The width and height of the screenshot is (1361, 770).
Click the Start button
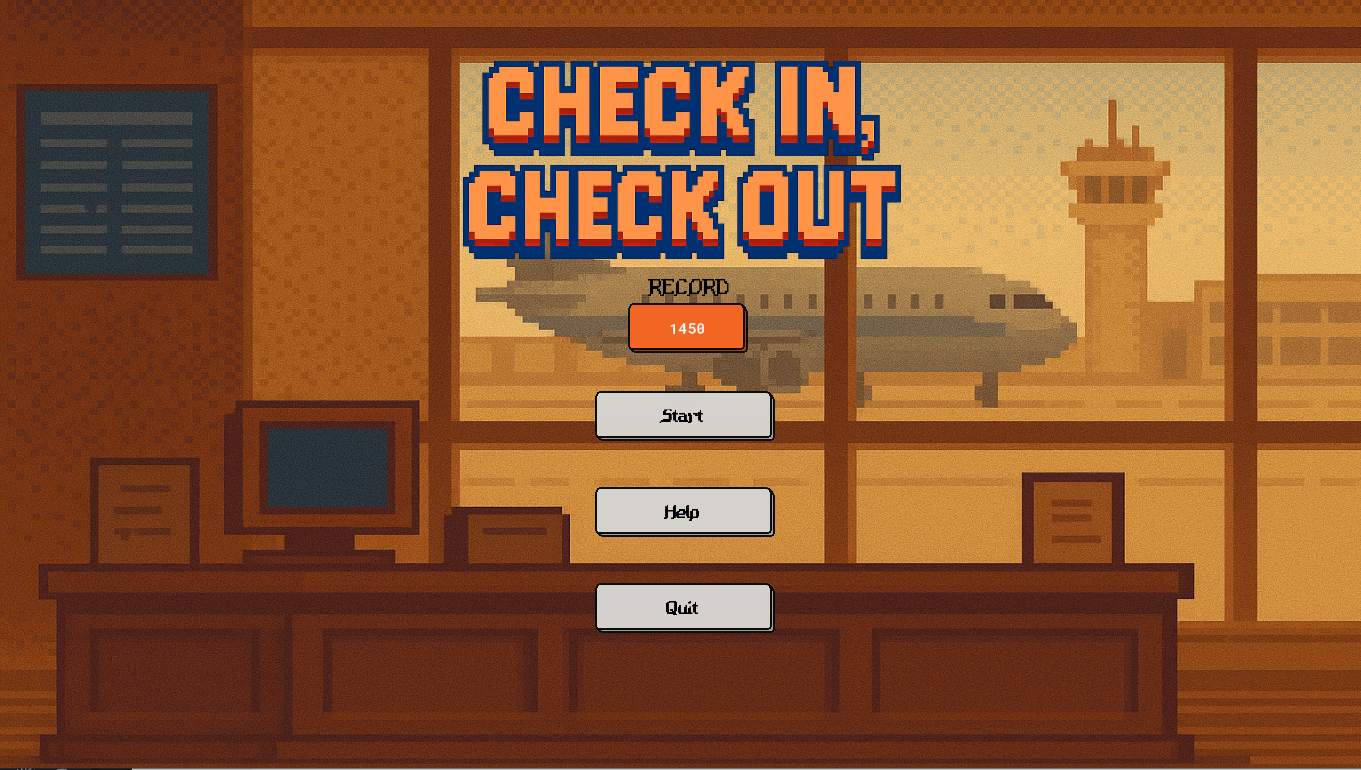684,415
